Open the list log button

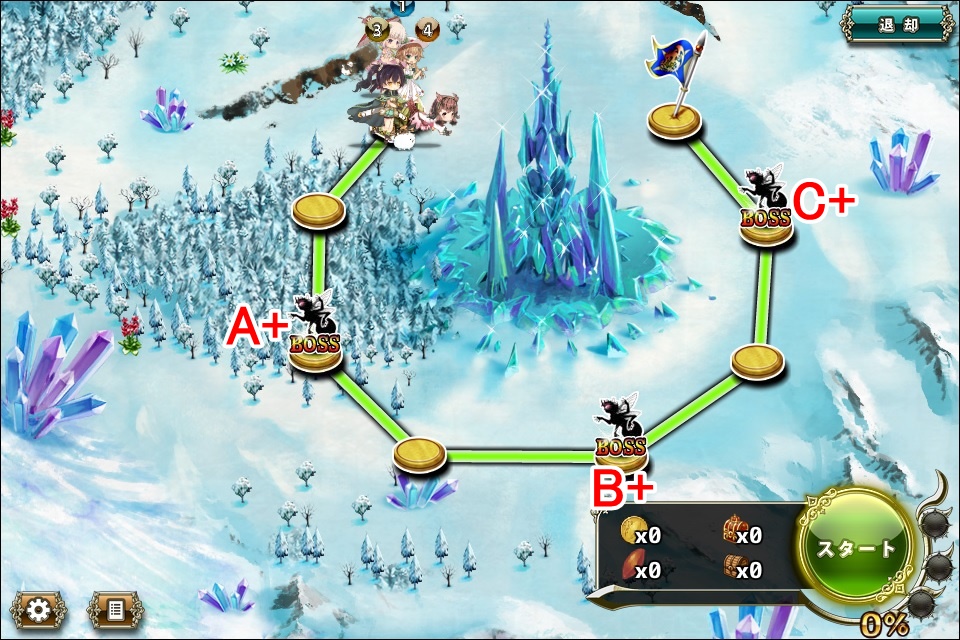pyautogui.click(x=115, y=609)
